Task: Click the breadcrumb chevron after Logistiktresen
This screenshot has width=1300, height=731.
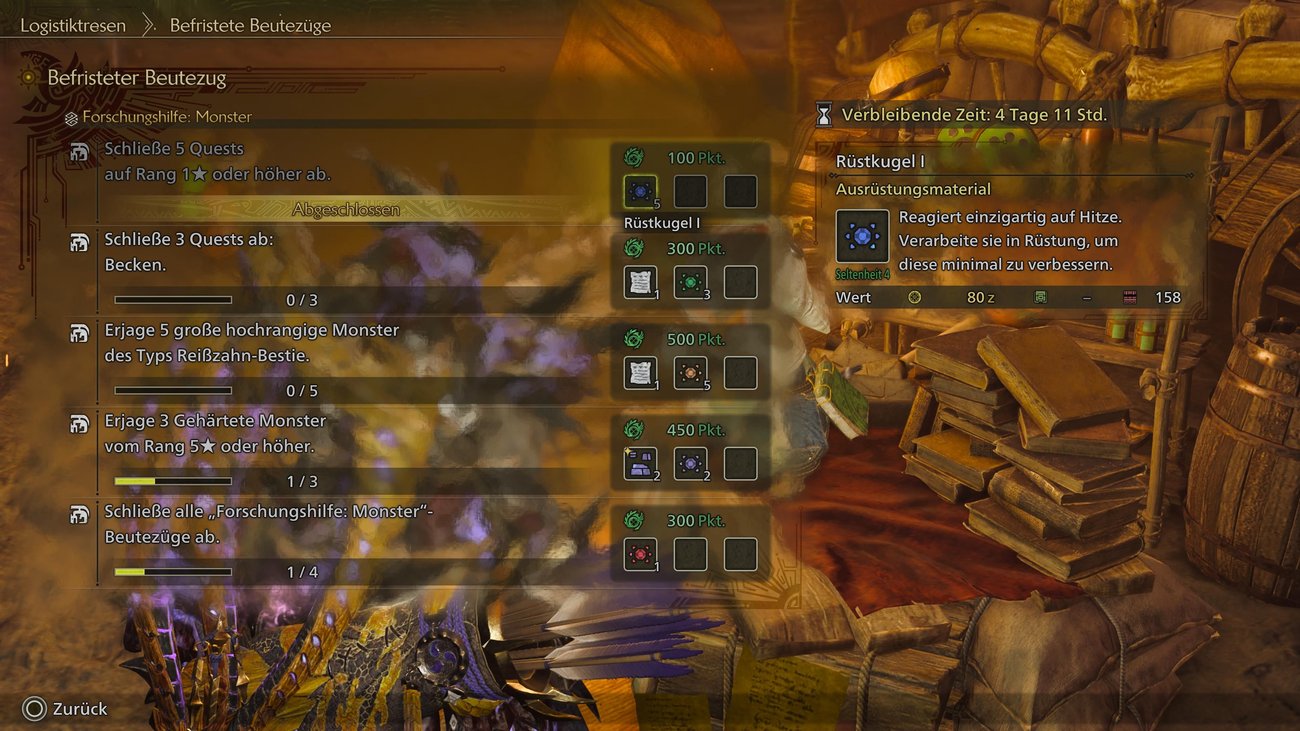Action: (x=150, y=25)
